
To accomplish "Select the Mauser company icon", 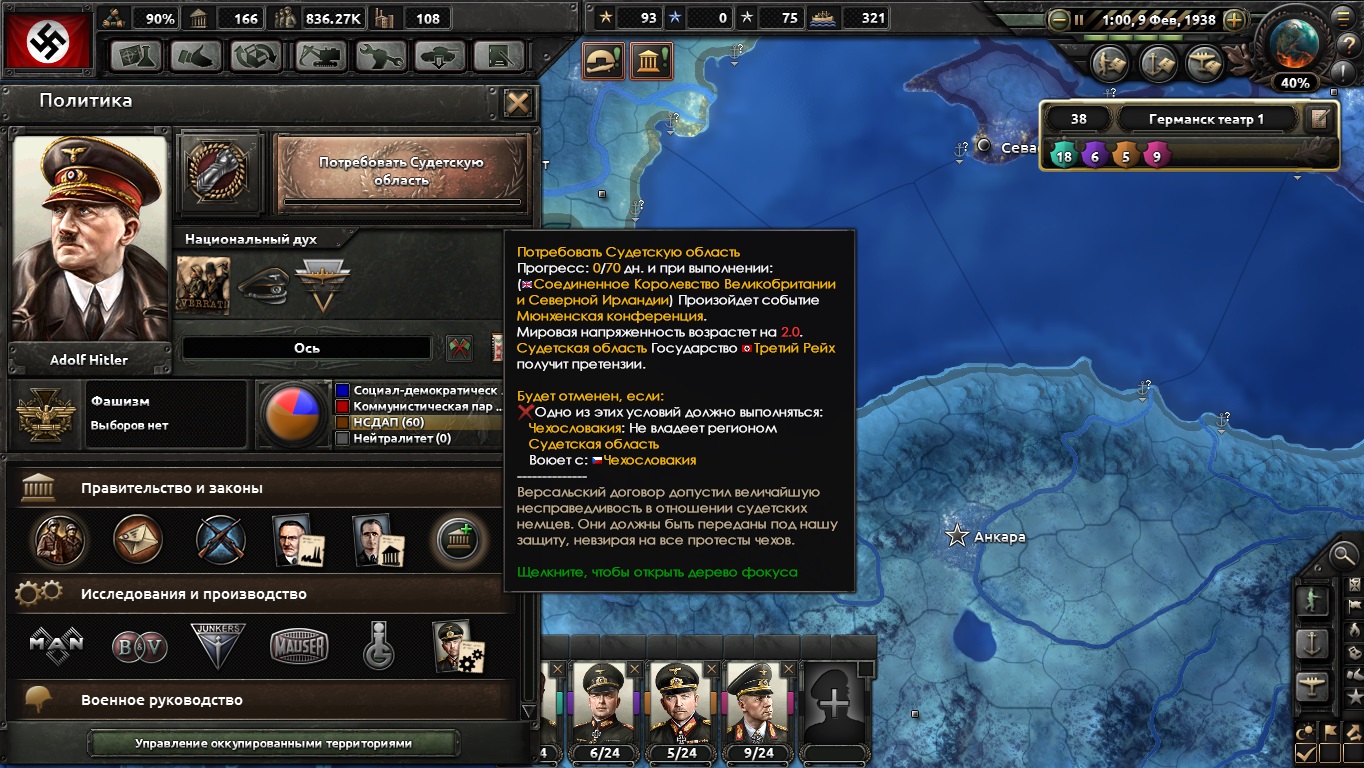I will pos(299,646).
